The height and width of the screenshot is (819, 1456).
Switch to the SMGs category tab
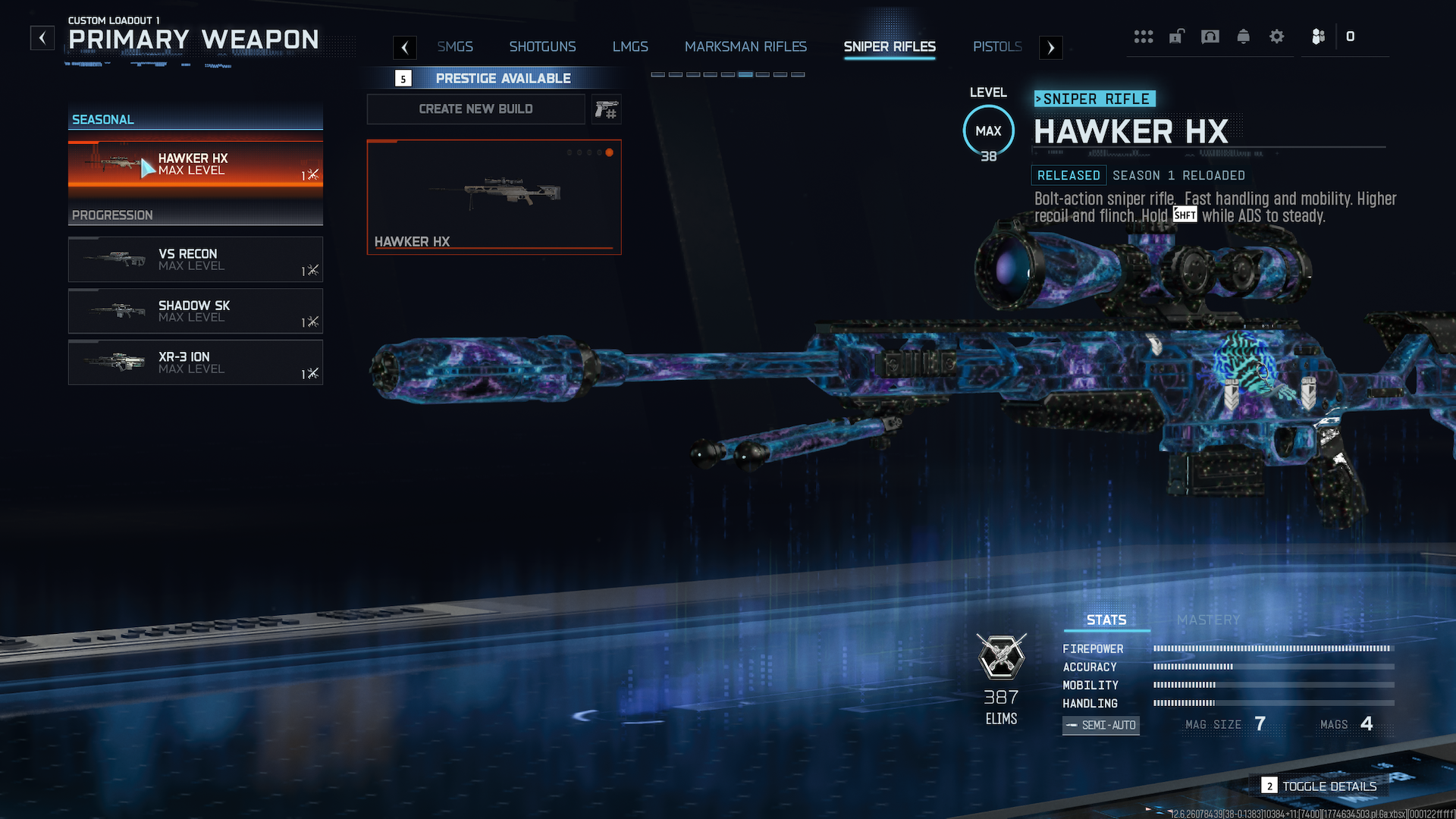pos(455,47)
